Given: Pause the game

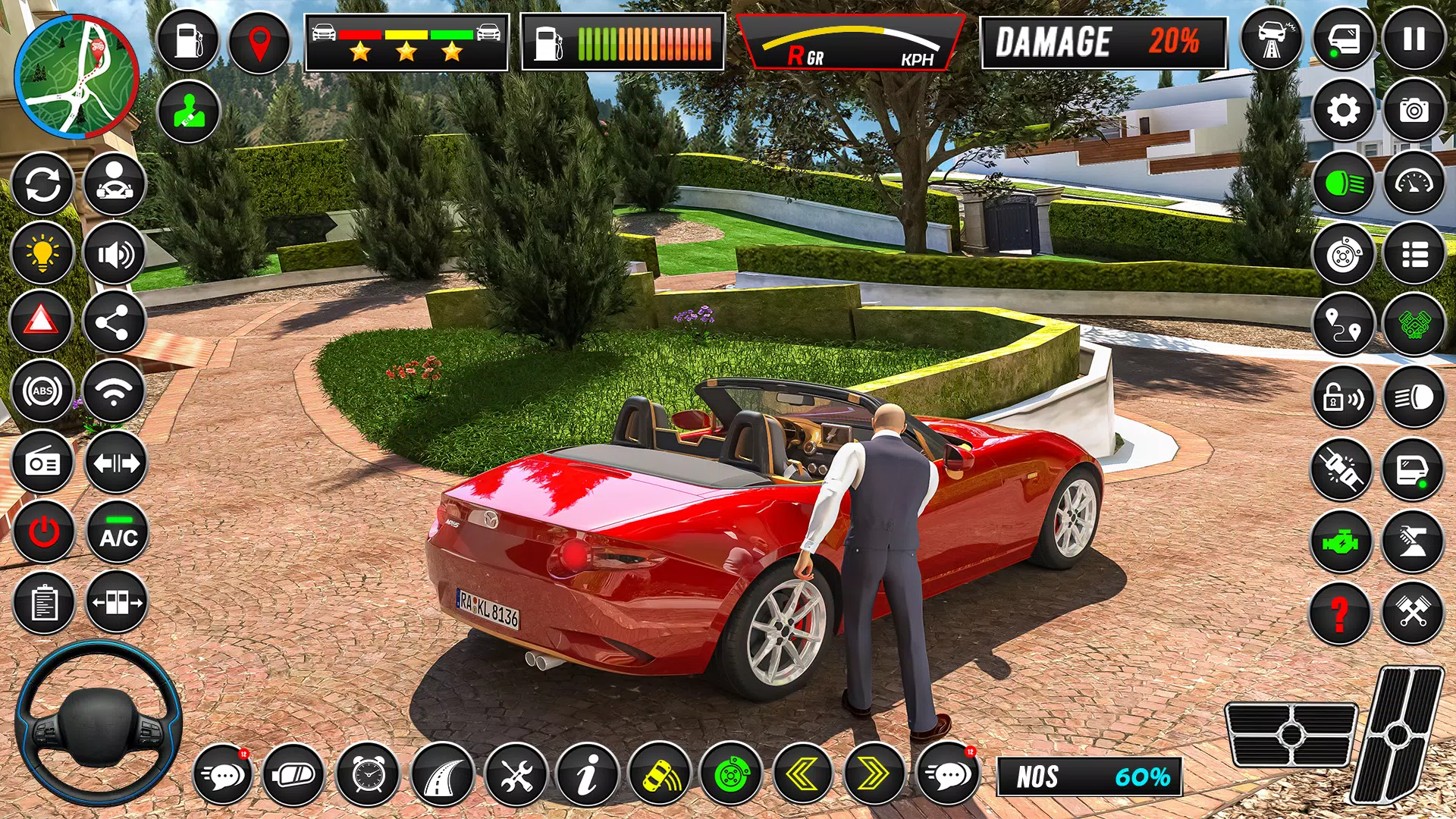Looking at the screenshot, I should [x=1414, y=39].
